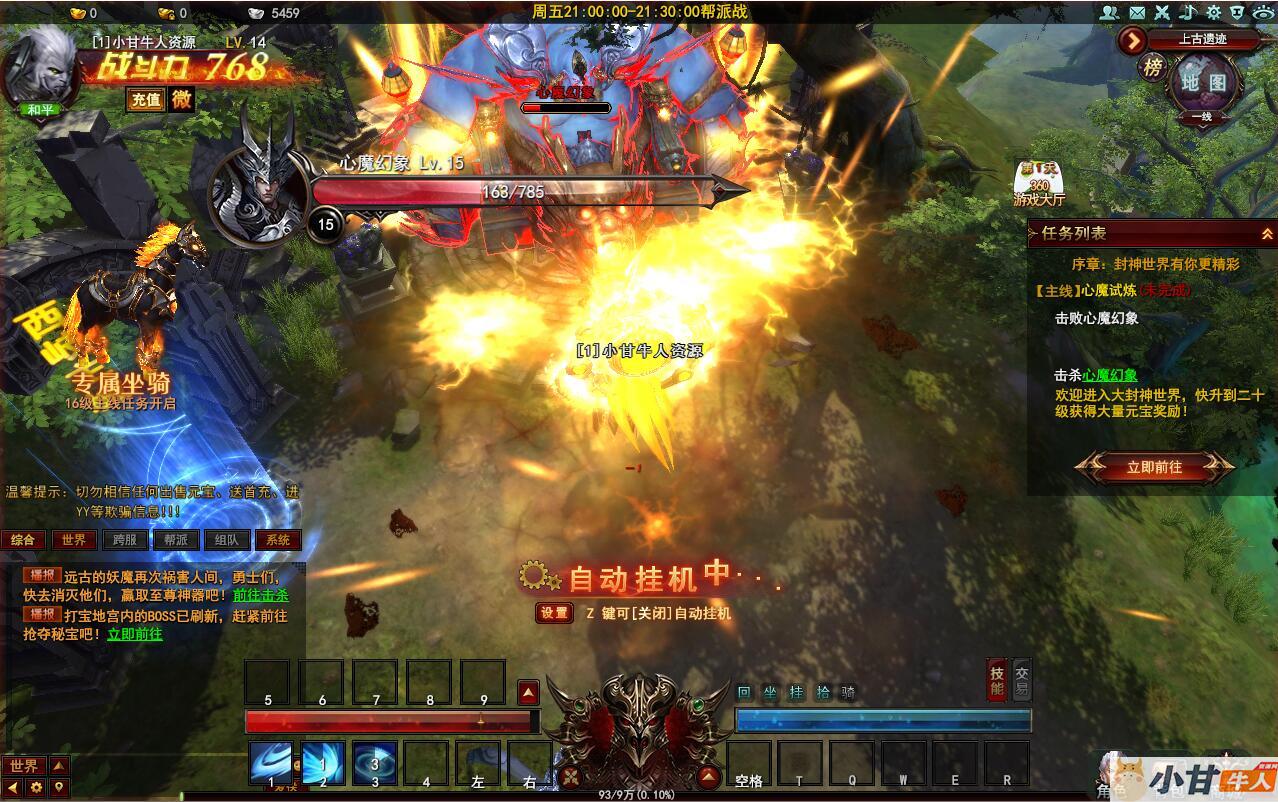
Task: Click the 立即前往 quest button
Action: tap(1154, 467)
